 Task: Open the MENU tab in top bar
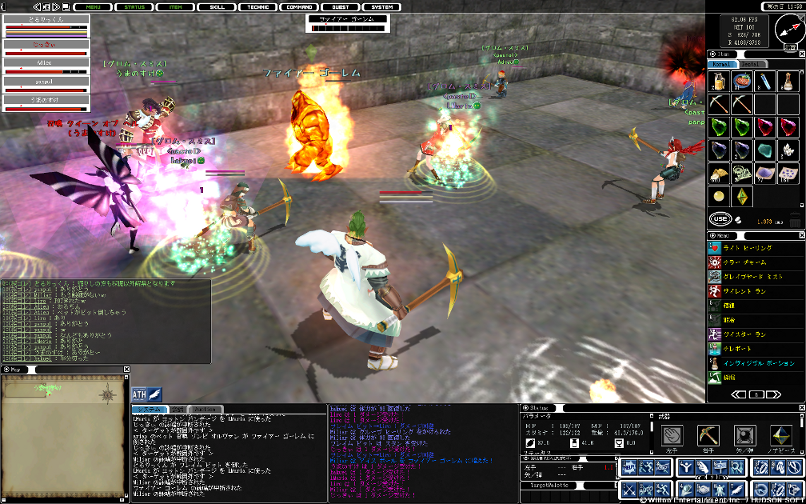[x=94, y=6]
